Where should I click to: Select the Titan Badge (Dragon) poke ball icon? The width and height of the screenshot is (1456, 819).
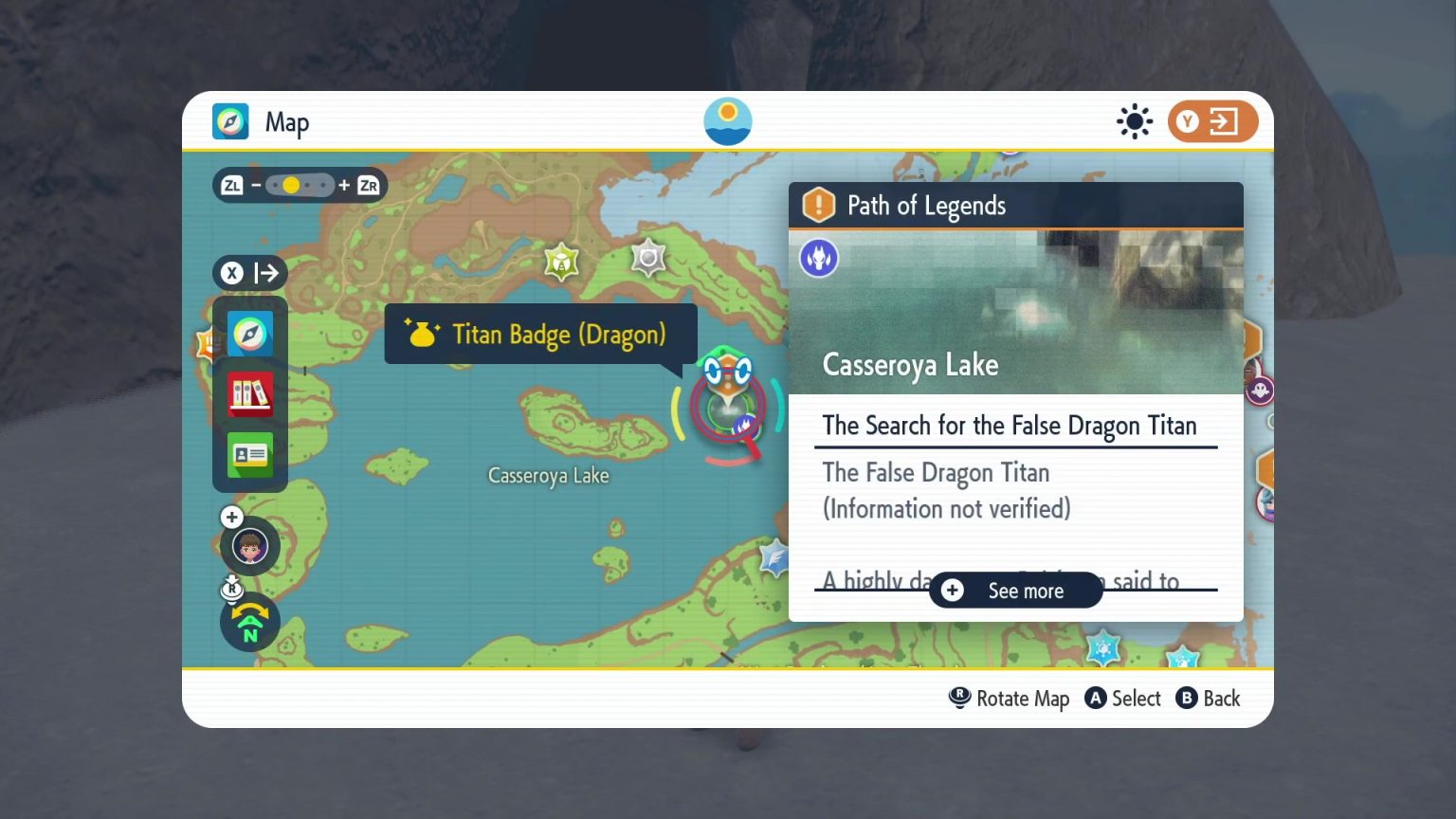click(x=421, y=333)
